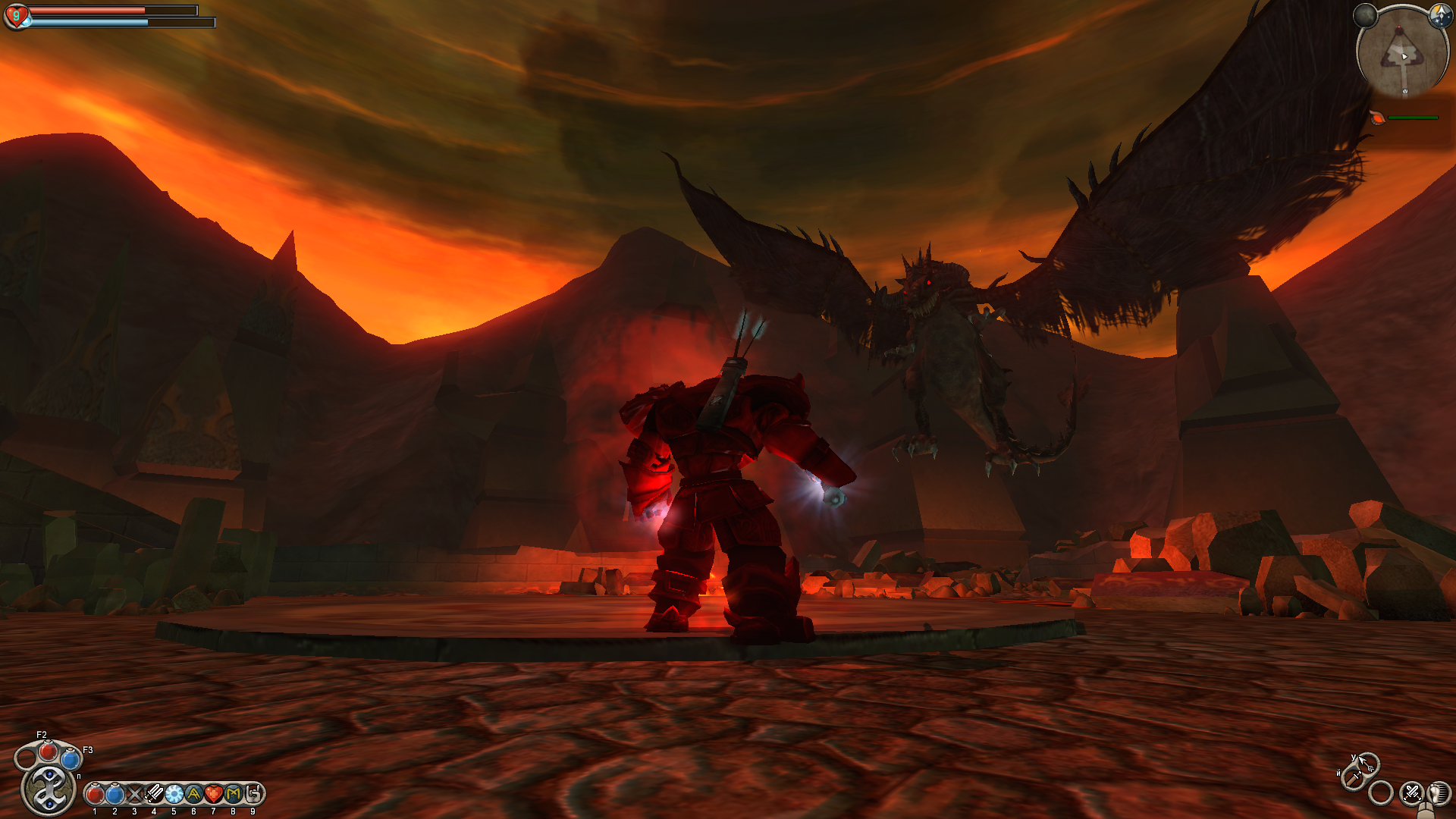
Task: Click the dark moon orb on minimap
Action: 1365,14
